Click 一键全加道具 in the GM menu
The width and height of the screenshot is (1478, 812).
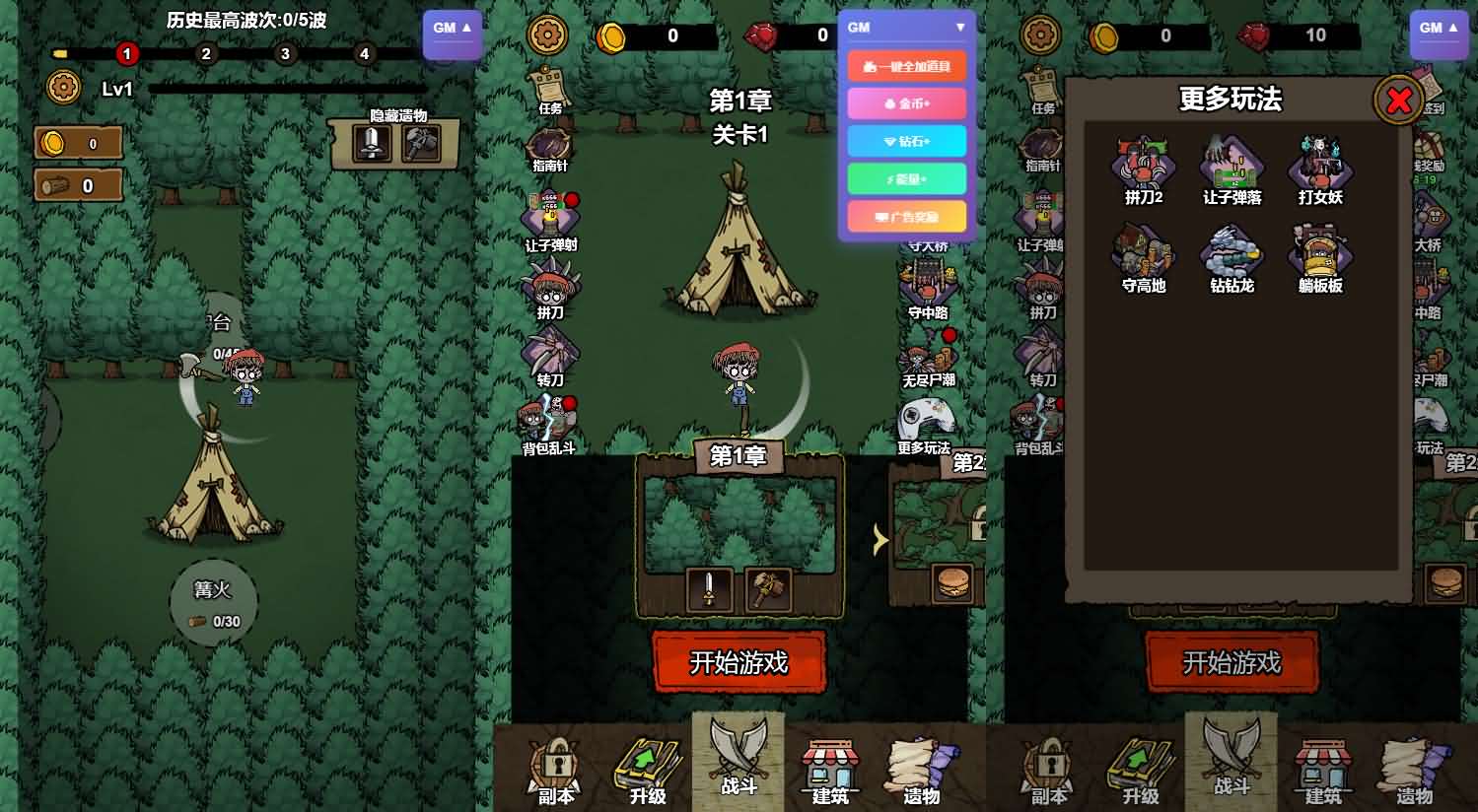click(x=907, y=66)
